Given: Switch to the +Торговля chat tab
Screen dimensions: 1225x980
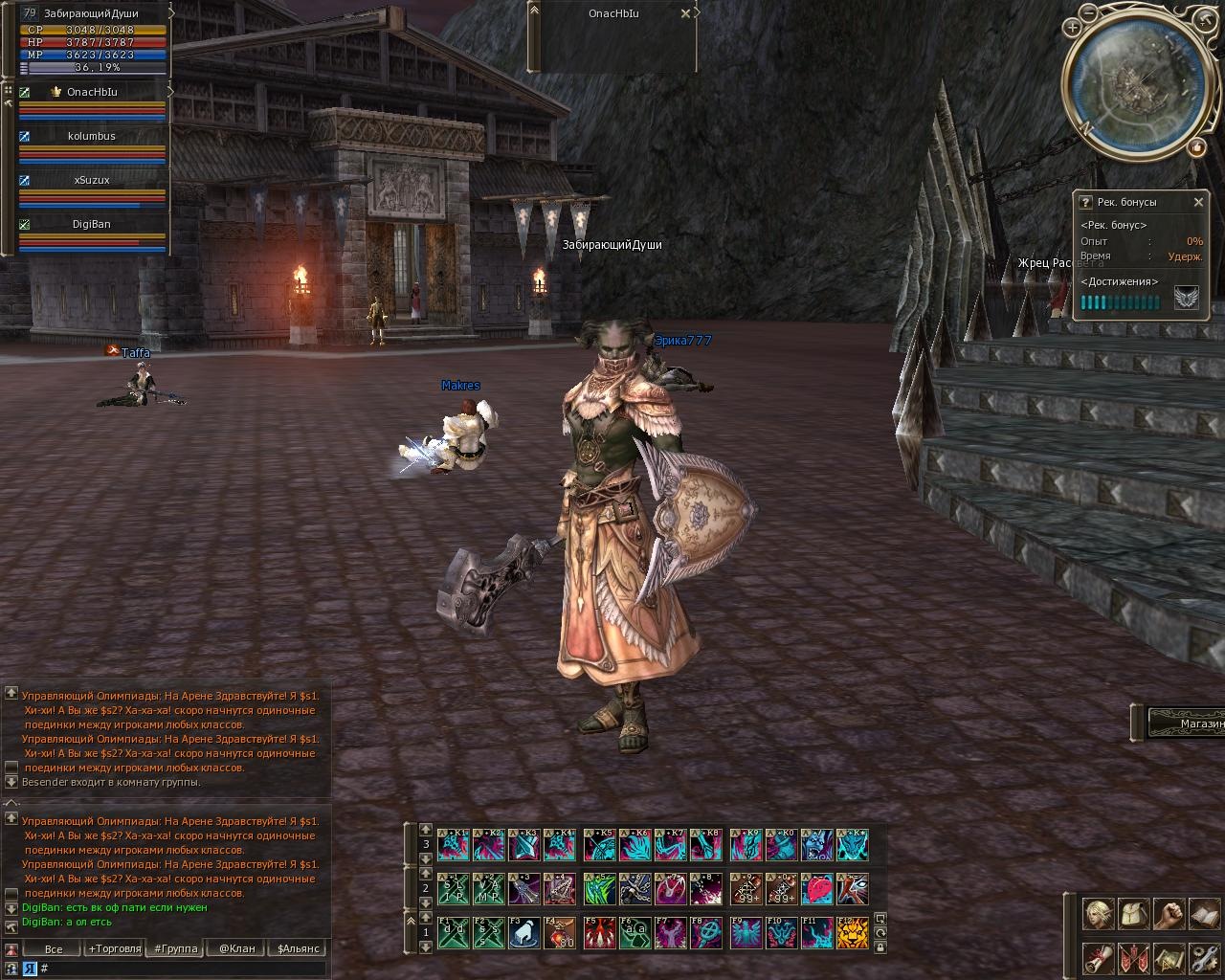Looking at the screenshot, I should click(x=114, y=948).
